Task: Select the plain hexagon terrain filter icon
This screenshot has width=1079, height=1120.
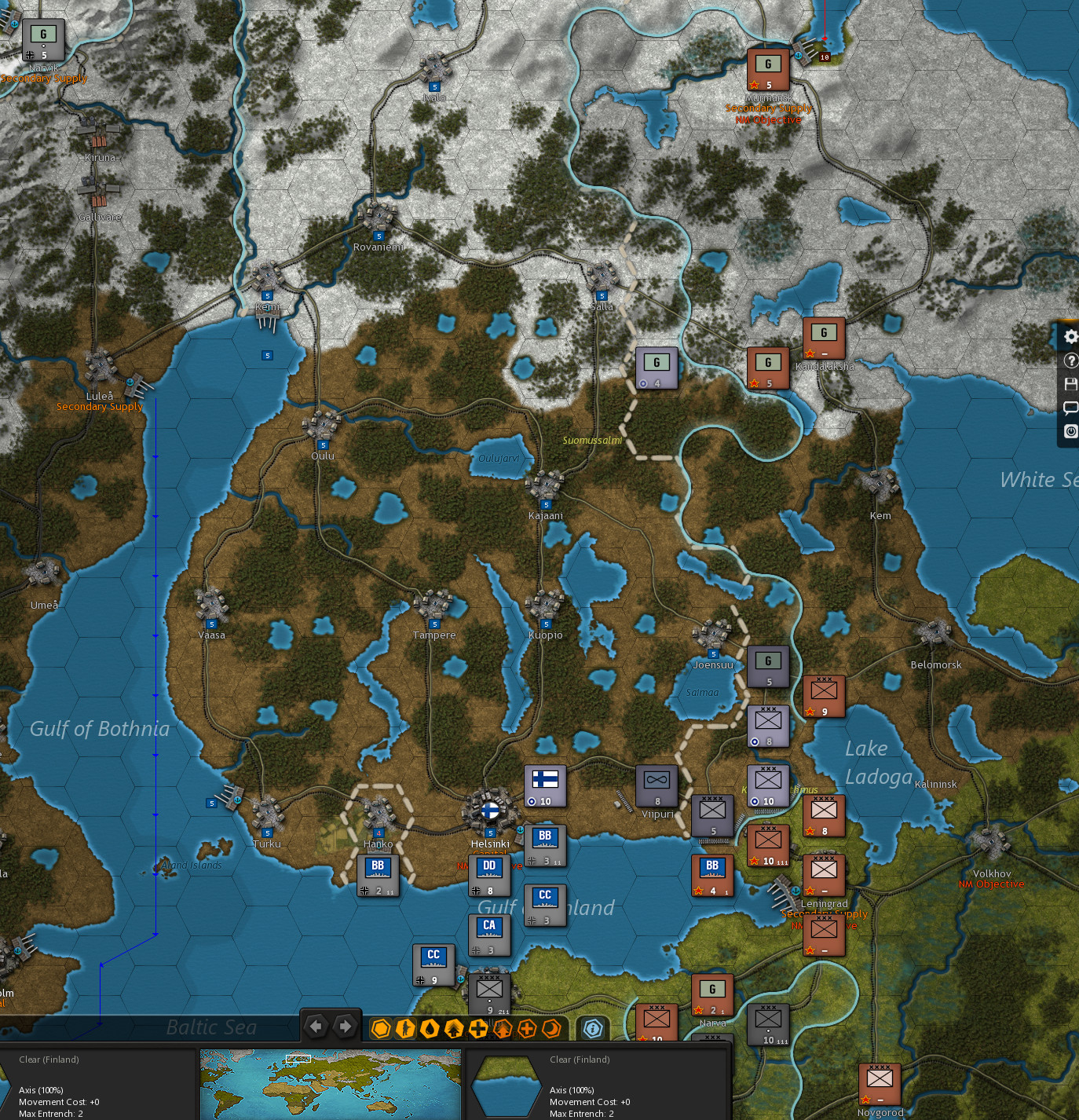Action: 381,1027
